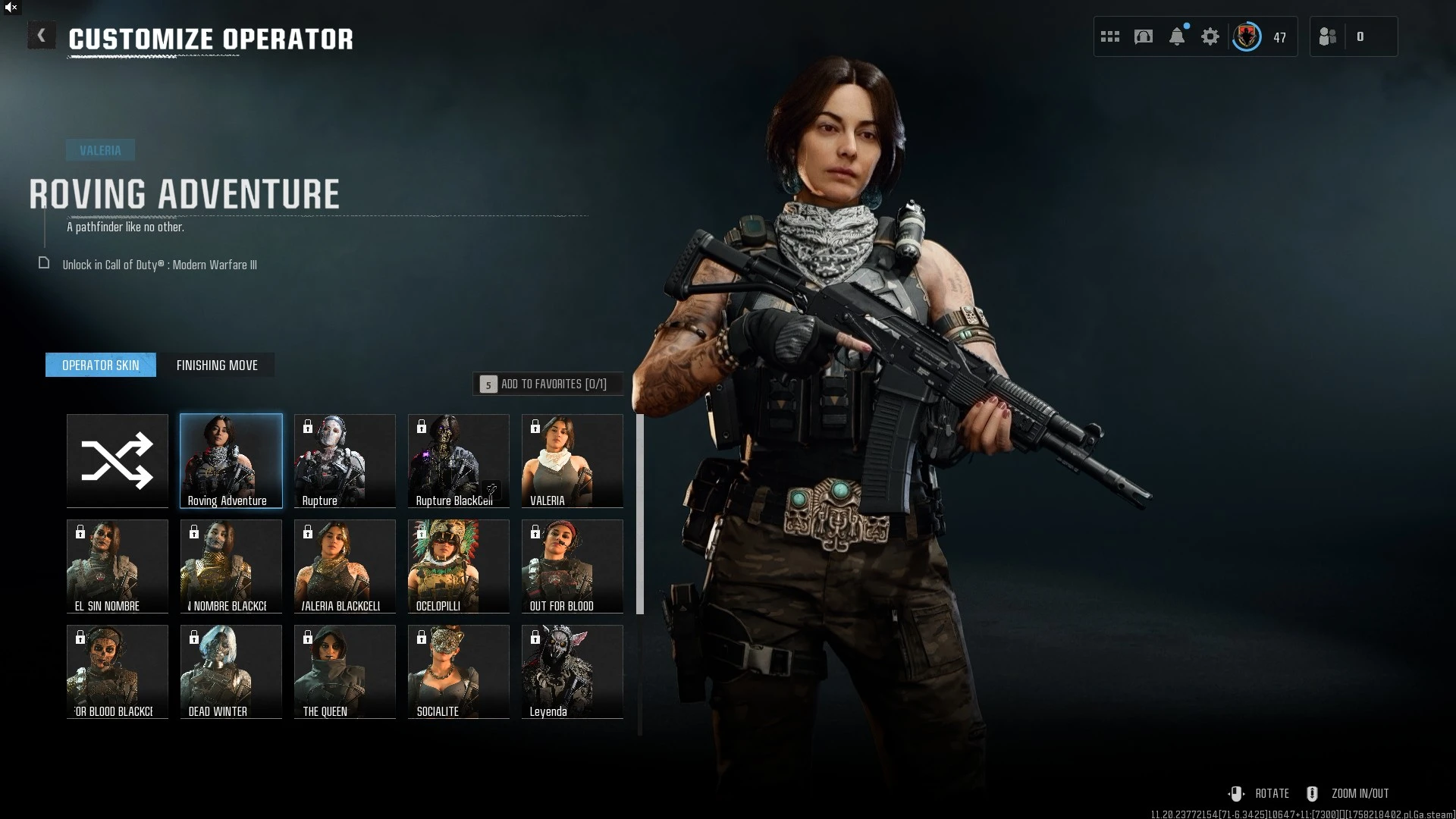Select the Rupture BlackCell skin tile

(459, 460)
